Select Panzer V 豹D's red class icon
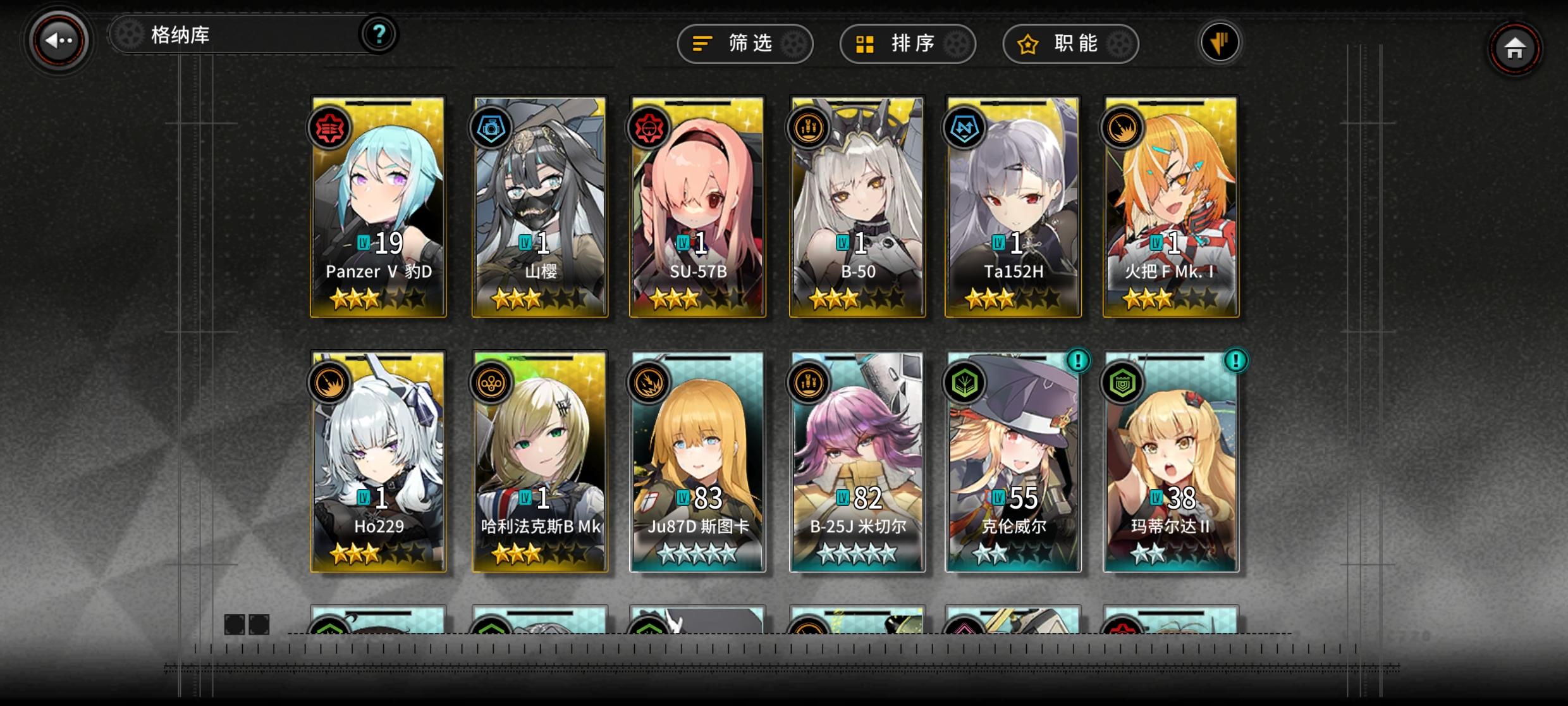This screenshot has width=1568, height=706. coord(331,128)
